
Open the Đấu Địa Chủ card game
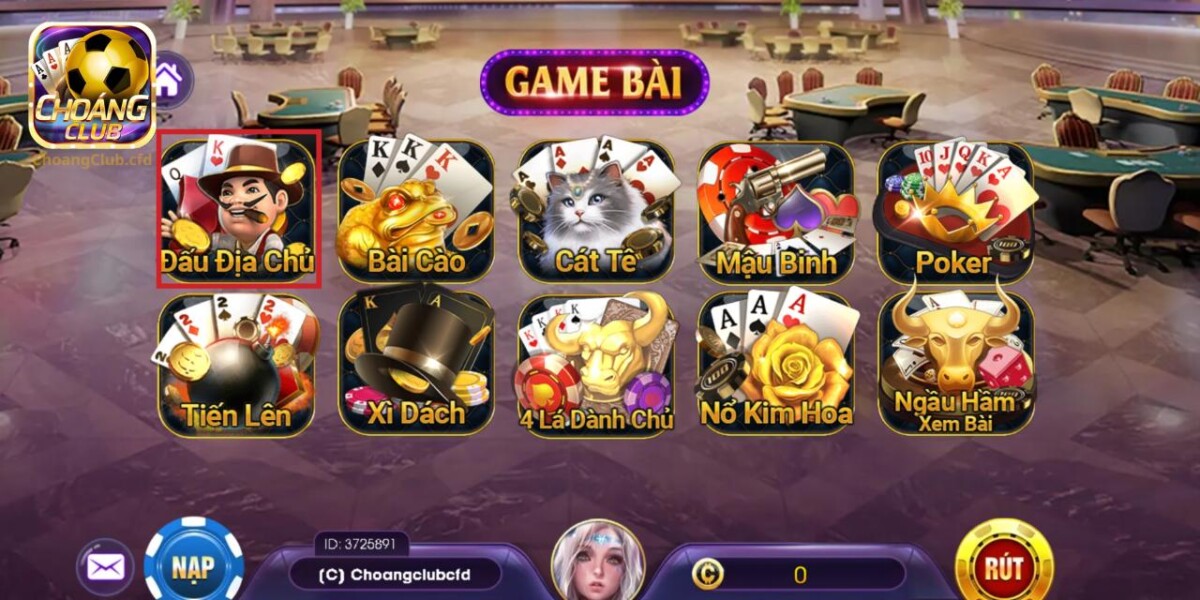coord(238,208)
